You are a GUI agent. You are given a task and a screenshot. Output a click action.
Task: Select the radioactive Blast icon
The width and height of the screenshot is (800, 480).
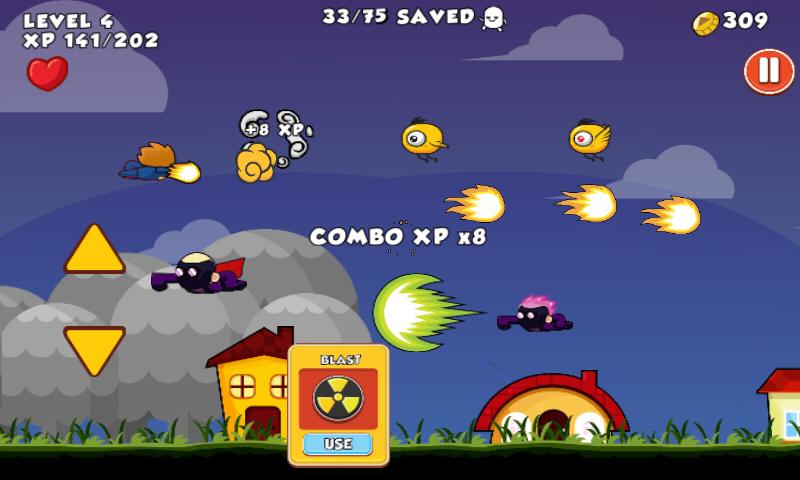pos(338,397)
